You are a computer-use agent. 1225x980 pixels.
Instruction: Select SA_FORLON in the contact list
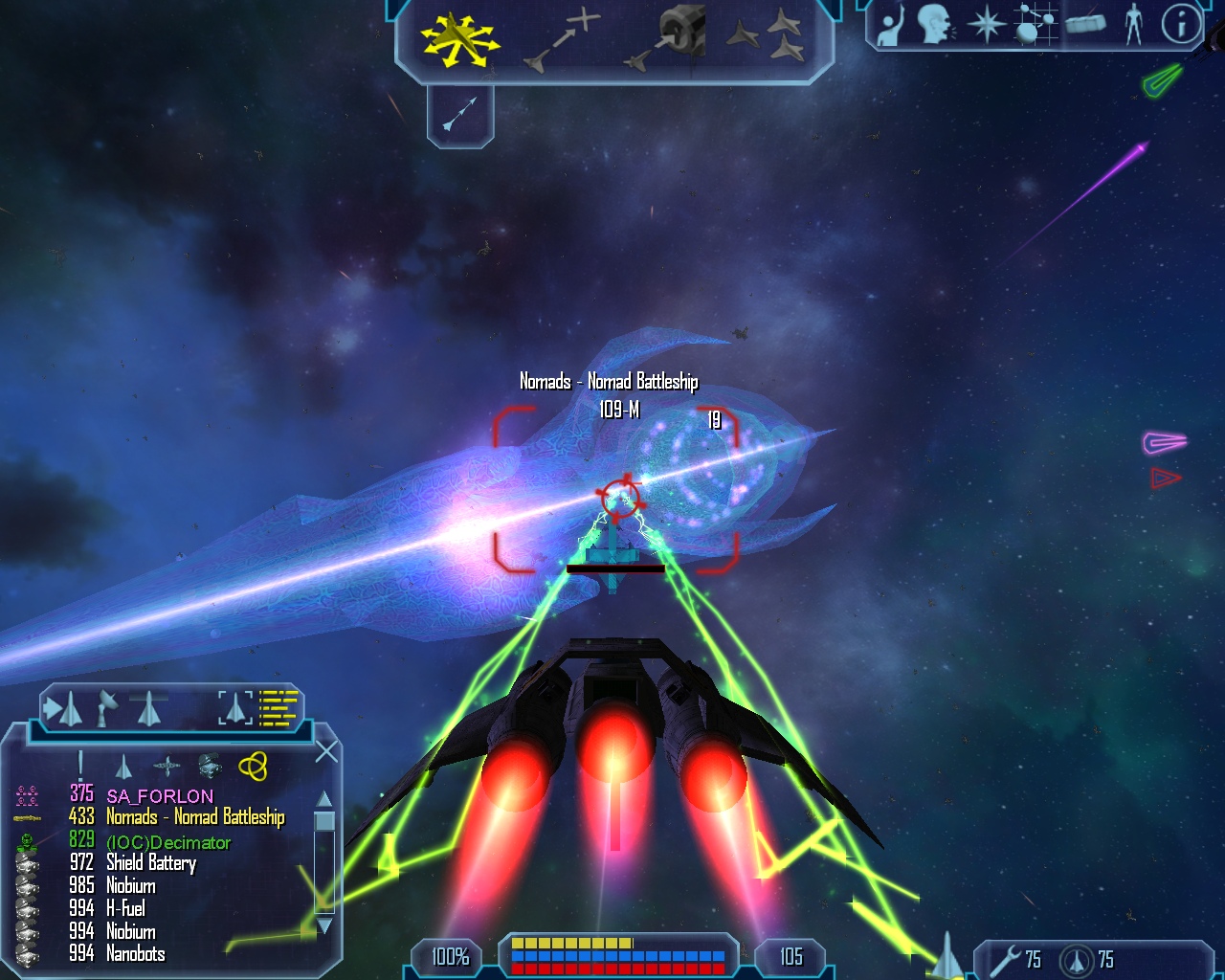[159, 795]
